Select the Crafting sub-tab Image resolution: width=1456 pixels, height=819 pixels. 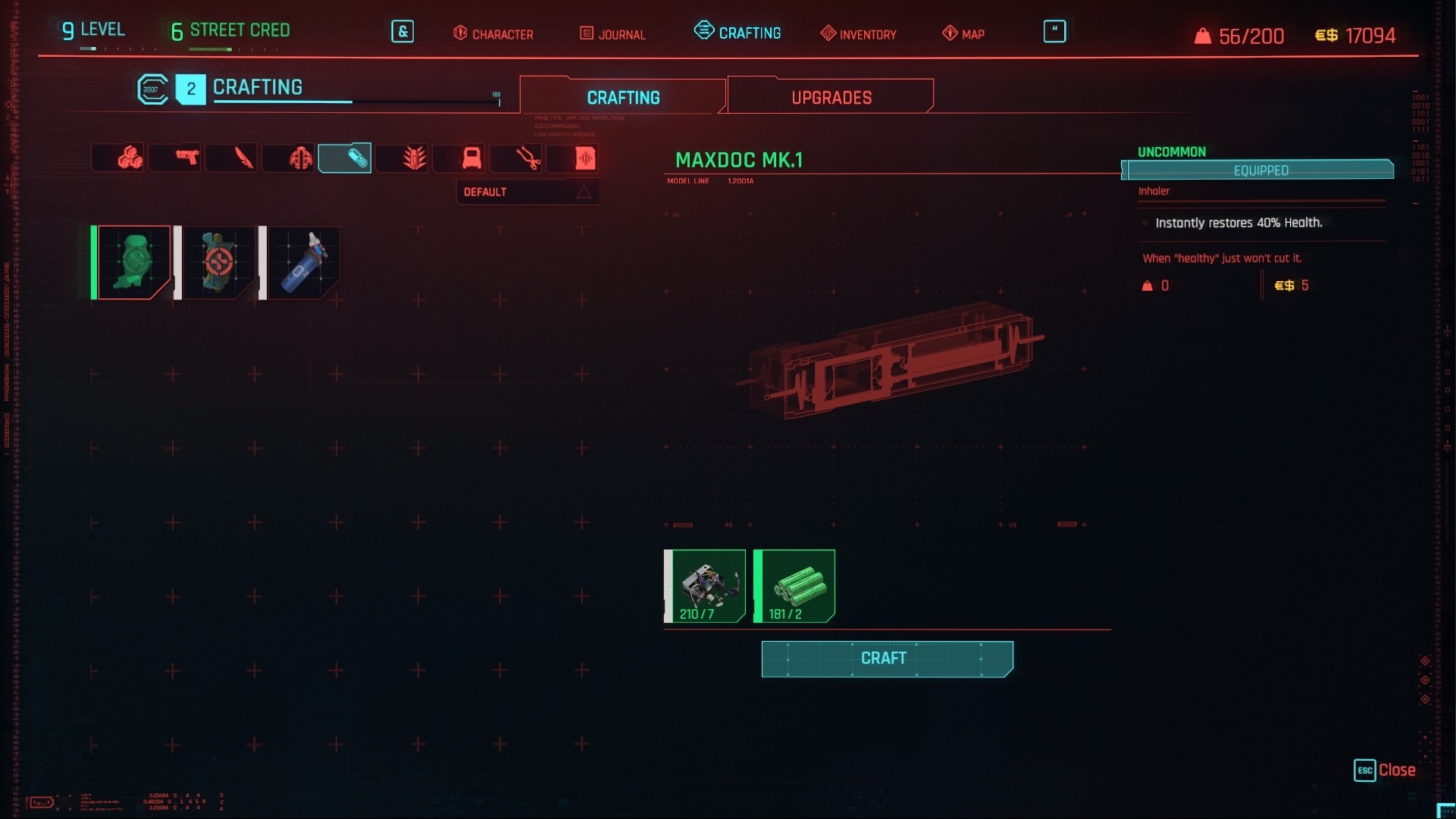click(x=623, y=98)
